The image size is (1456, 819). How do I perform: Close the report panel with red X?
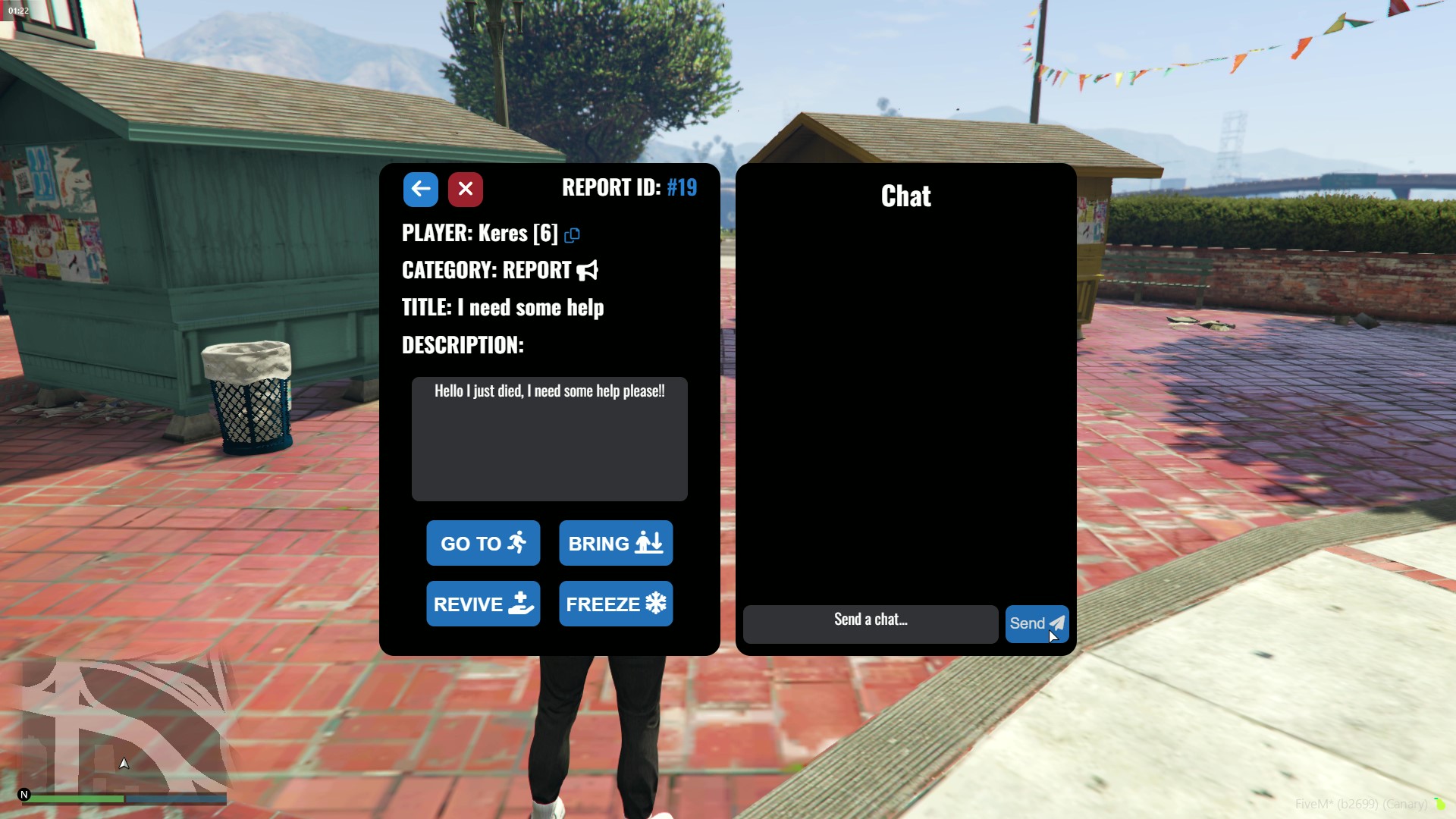point(465,189)
